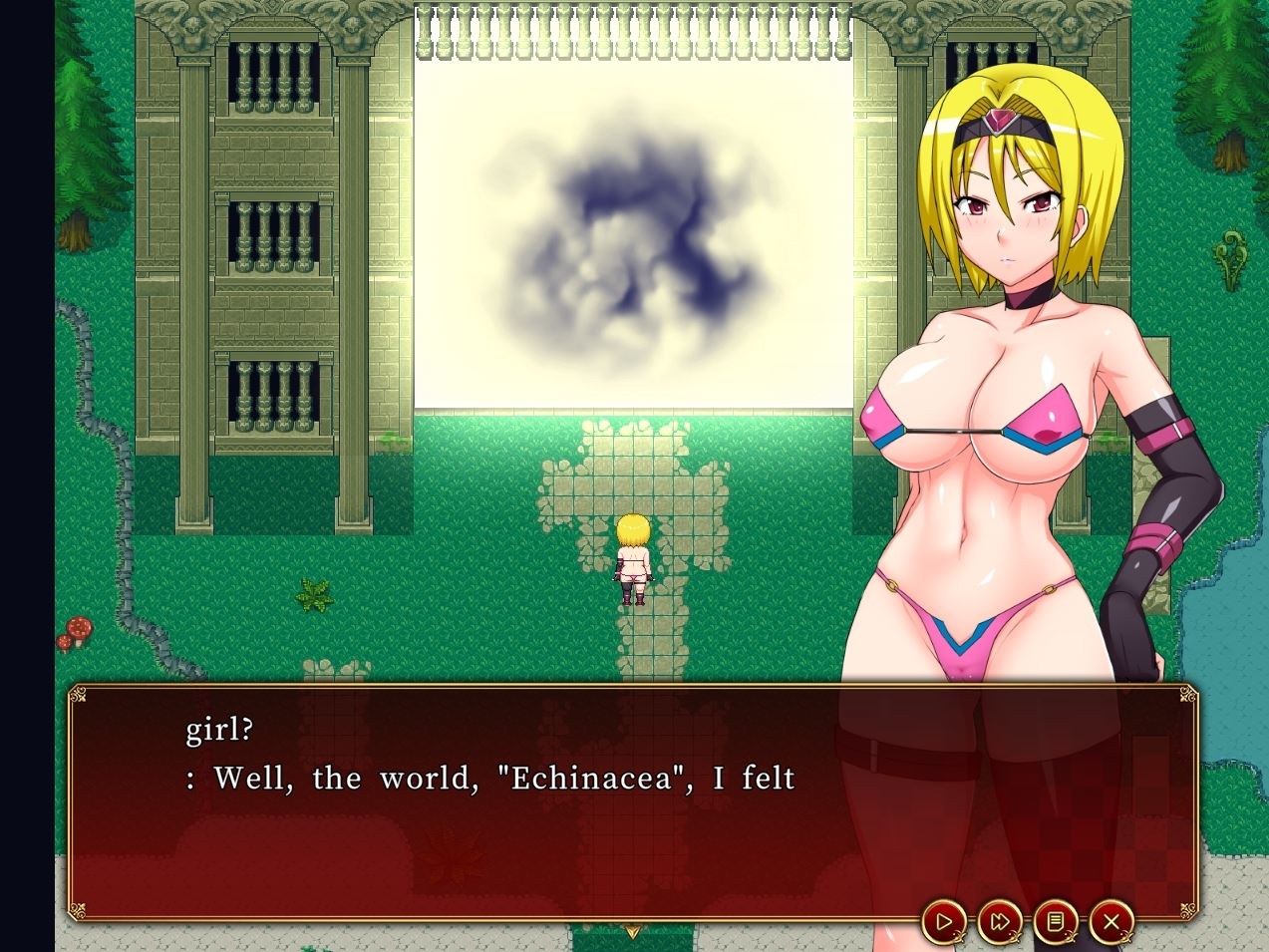Hide the message window with the X button

point(1111,921)
